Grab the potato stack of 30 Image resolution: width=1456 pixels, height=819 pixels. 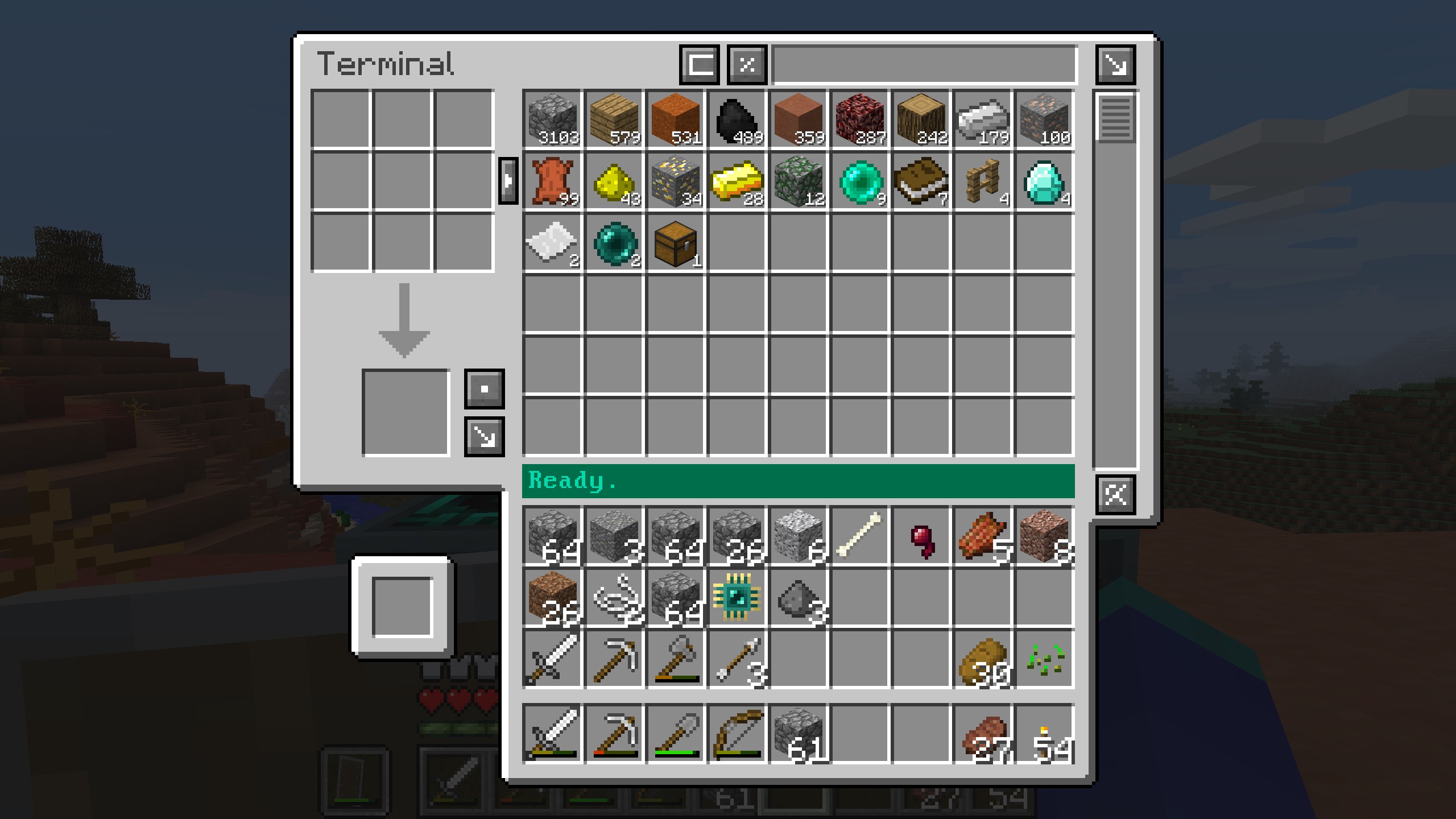[983, 659]
